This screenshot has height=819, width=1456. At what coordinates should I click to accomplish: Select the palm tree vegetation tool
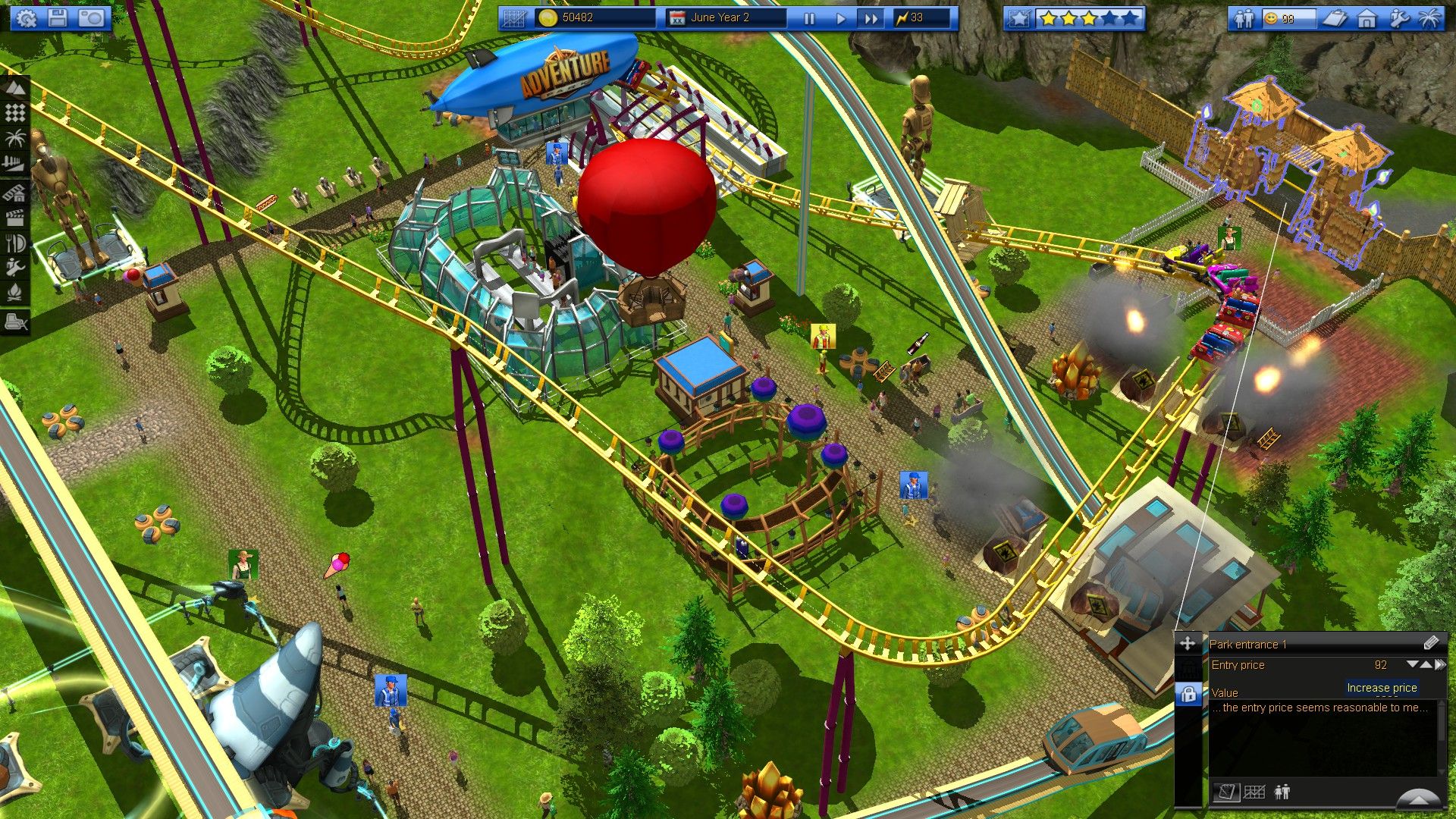pyautogui.click(x=17, y=138)
